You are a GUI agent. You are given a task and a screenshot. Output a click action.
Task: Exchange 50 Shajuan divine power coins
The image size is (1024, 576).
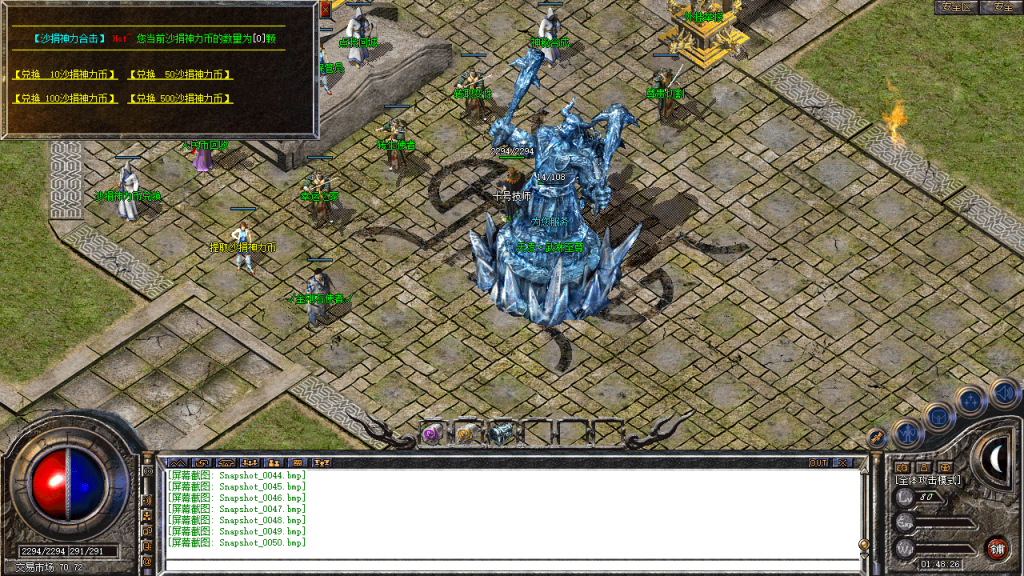point(180,75)
